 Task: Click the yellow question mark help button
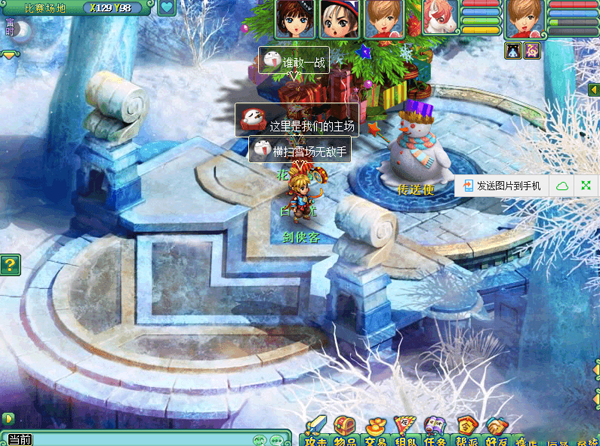pos(10,265)
